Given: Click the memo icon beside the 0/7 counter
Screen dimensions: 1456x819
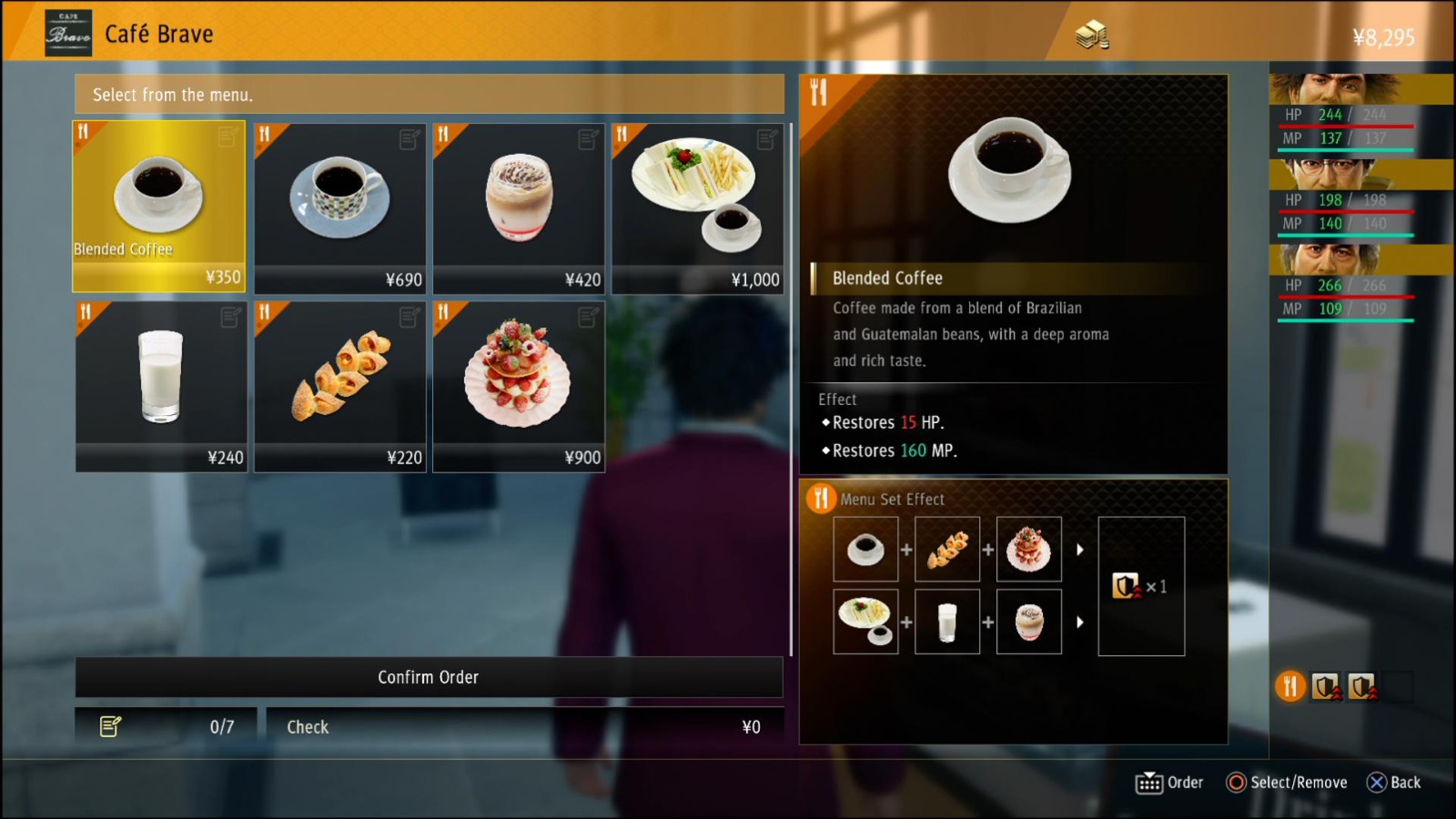Looking at the screenshot, I should 112,726.
